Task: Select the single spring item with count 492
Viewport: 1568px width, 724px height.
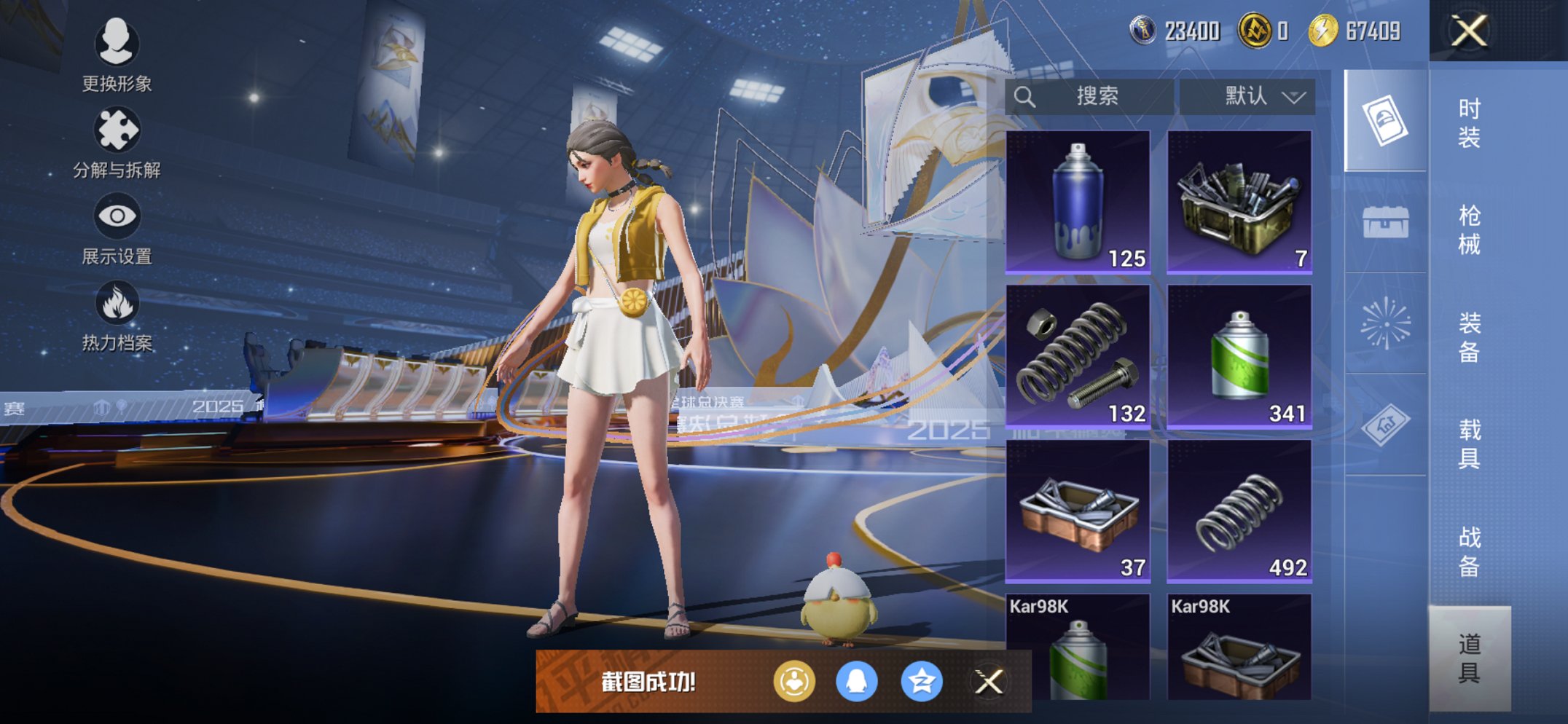Action: coord(1239,511)
